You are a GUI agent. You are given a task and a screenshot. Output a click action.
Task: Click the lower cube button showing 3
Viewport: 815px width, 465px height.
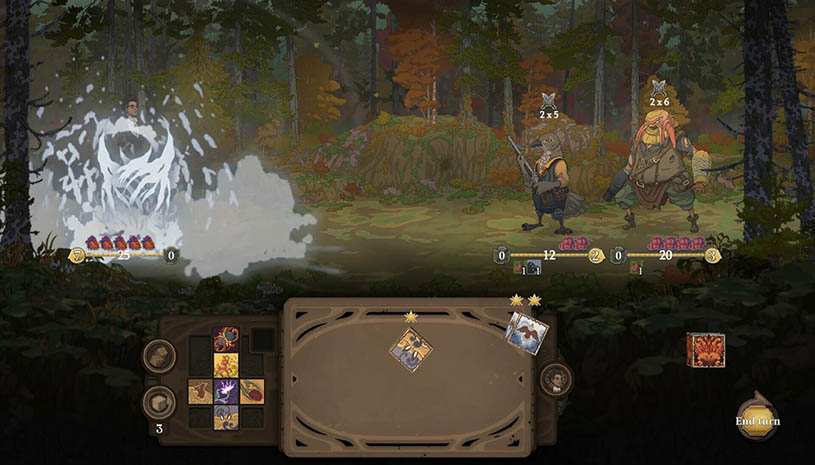coord(159,402)
